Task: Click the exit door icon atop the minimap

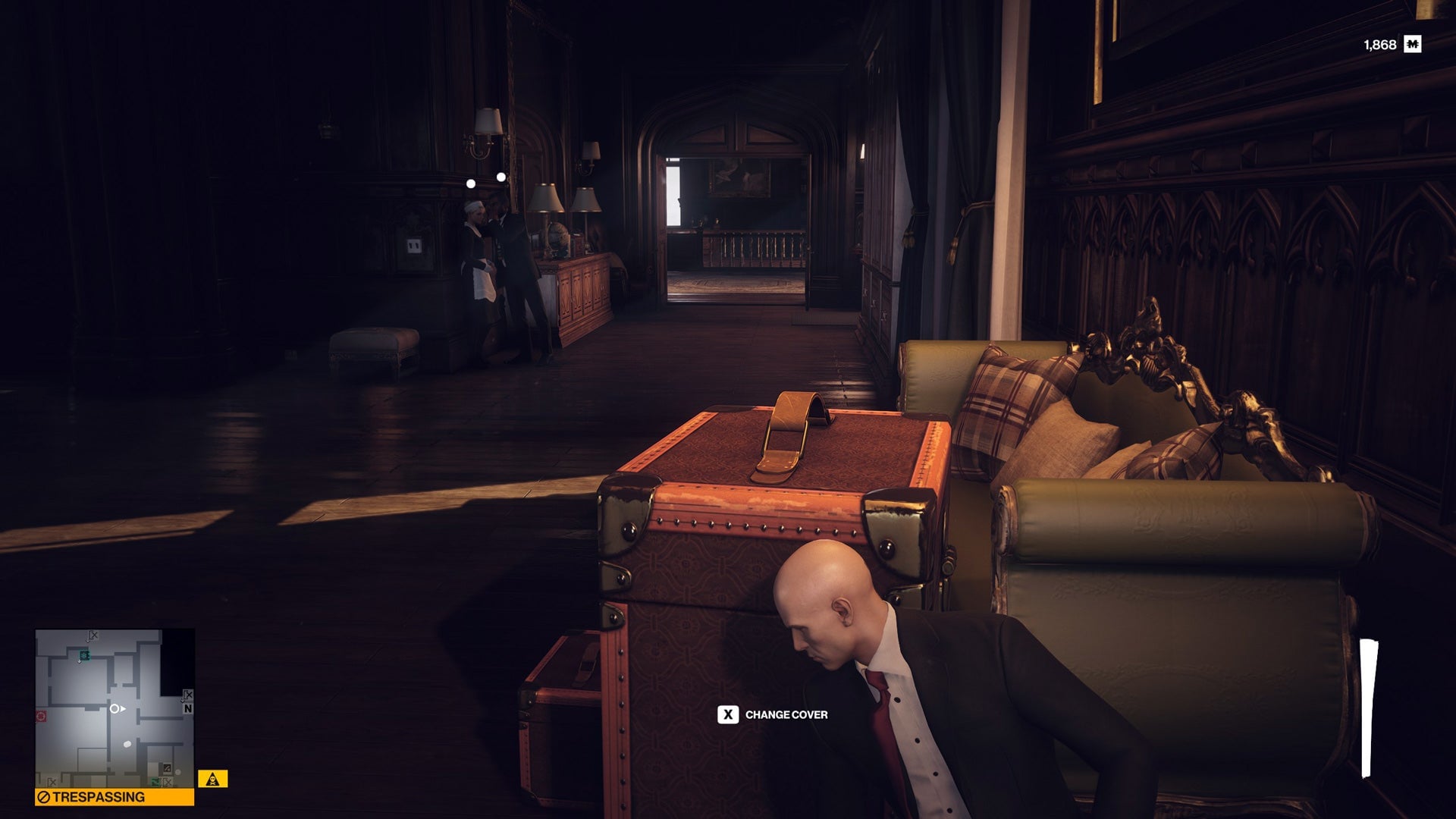Action: coord(92,635)
